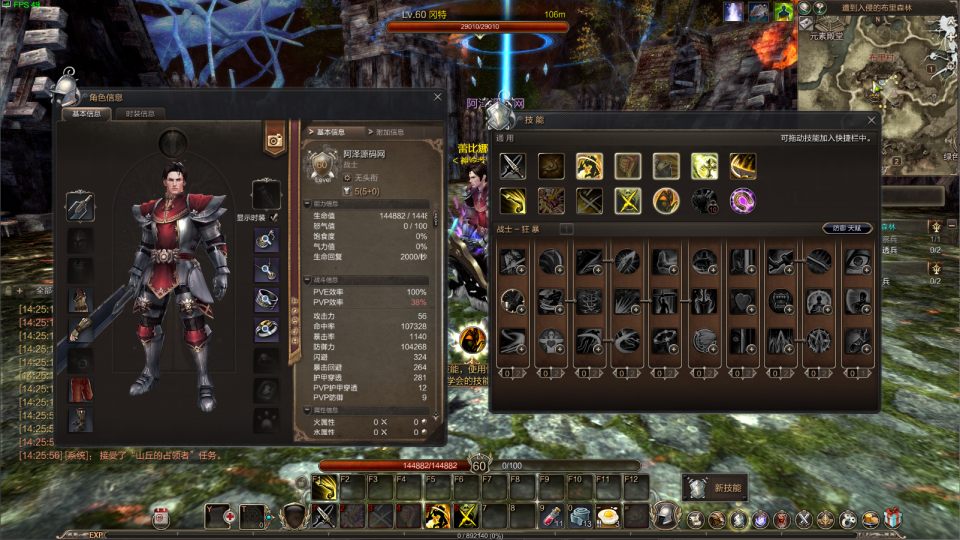This screenshot has width=960, height=540.
Task: Click the minimap
Action: (876, 90)
